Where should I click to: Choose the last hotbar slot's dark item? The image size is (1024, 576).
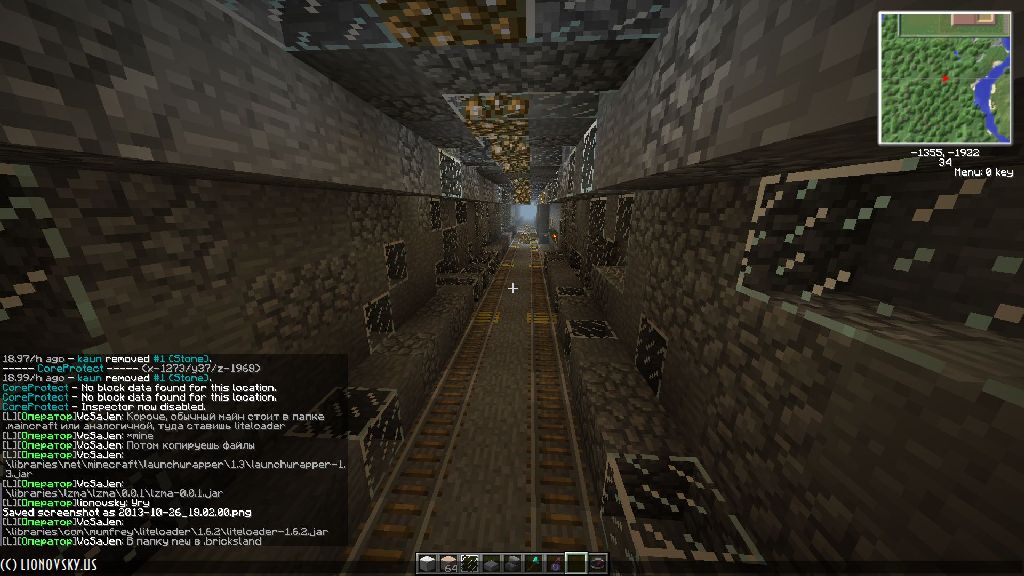[x=597, y=563]
